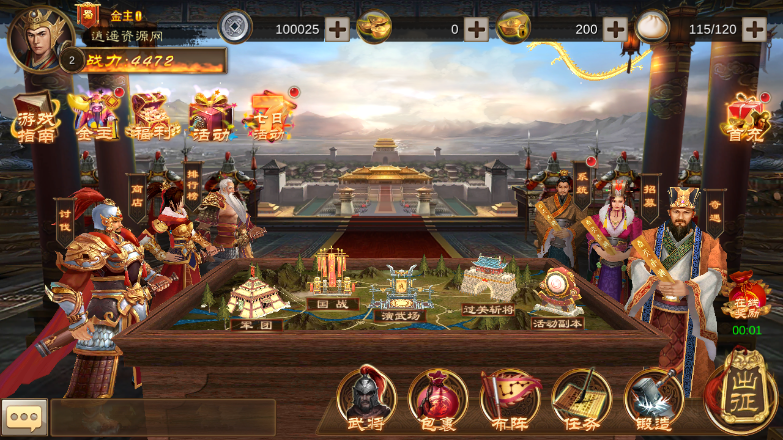Screen dimensions: 783x440
Task: Enter the 演武场 (Arena) building
Action: 400,292
